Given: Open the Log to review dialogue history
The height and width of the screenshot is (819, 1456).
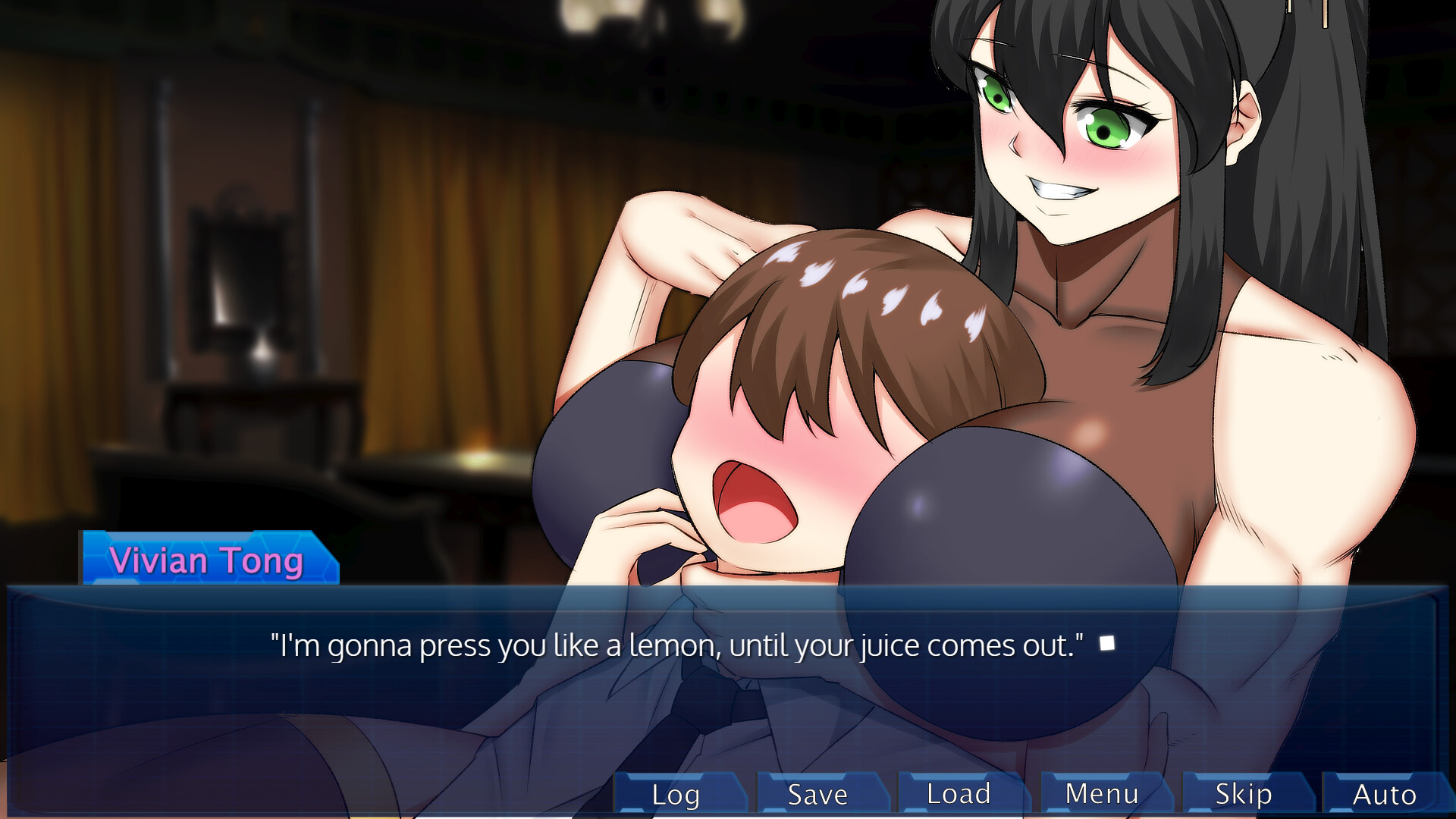Looking at the screenshot, I should [674, 794].
